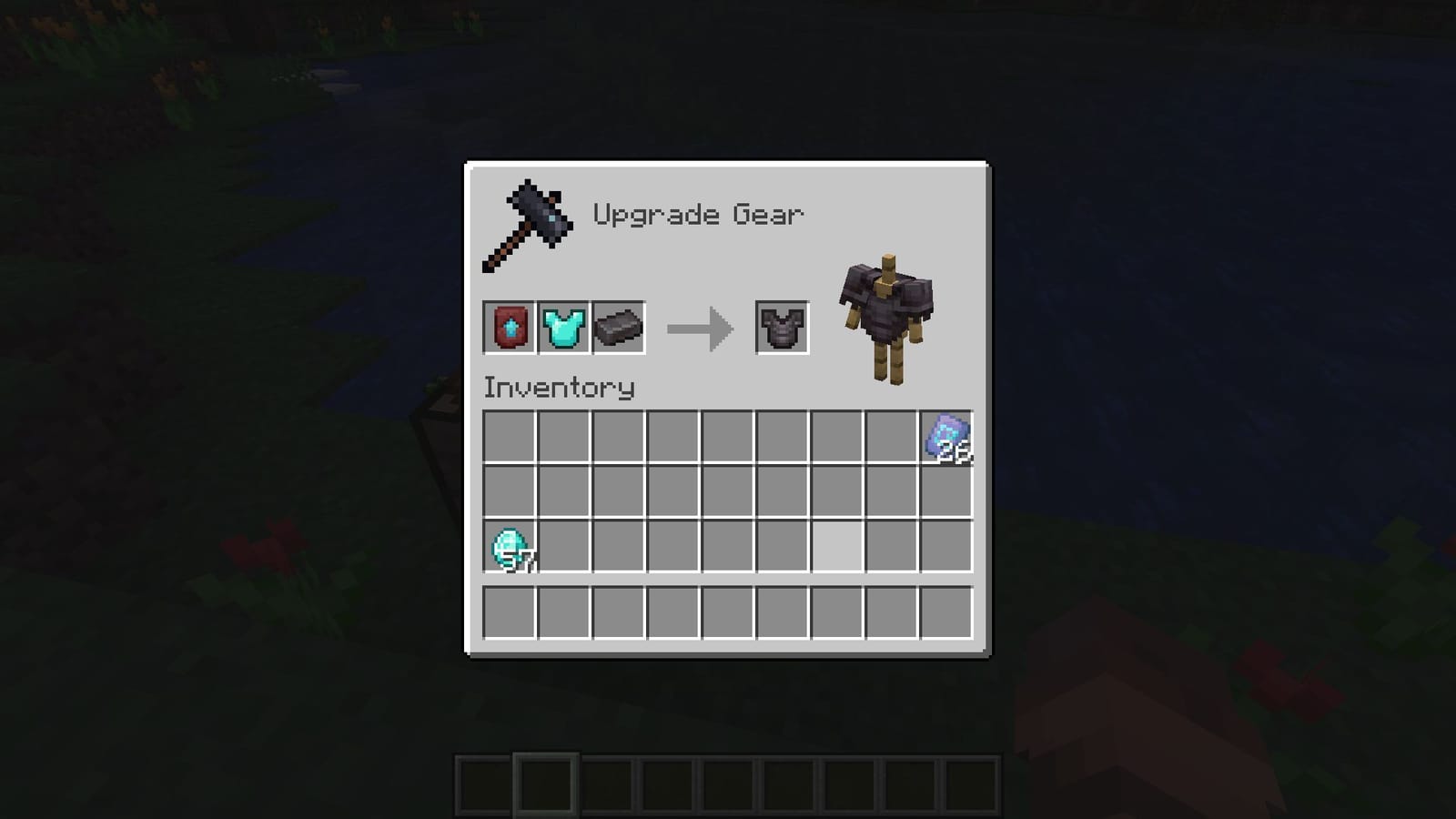Click the gray arrow pointing to the result
This screenshot has width=1456, height=819.
coord(701,328)
